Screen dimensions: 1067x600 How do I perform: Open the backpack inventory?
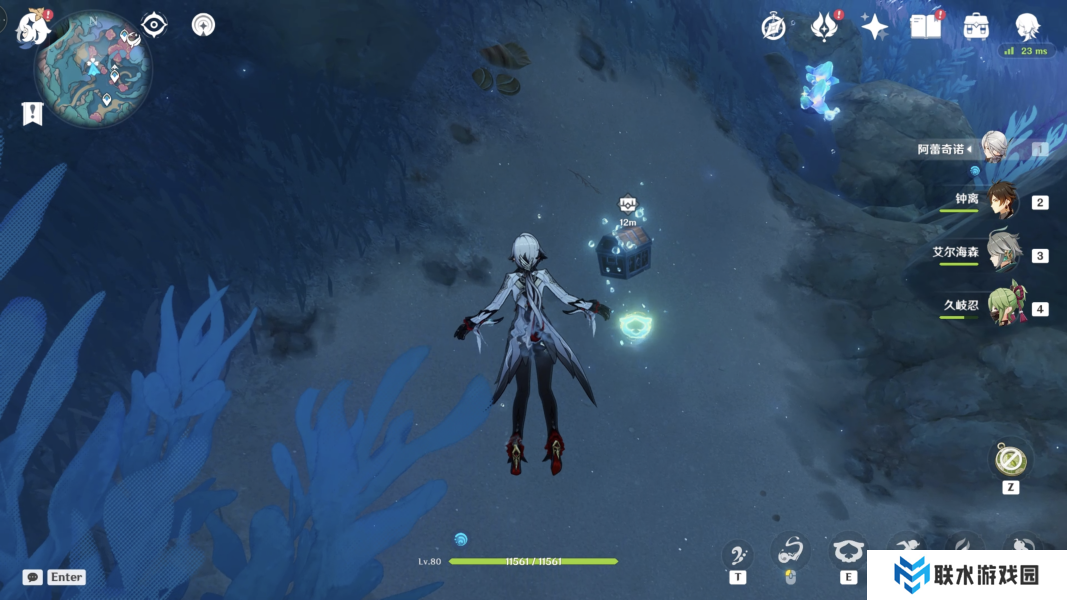[976, 27]
